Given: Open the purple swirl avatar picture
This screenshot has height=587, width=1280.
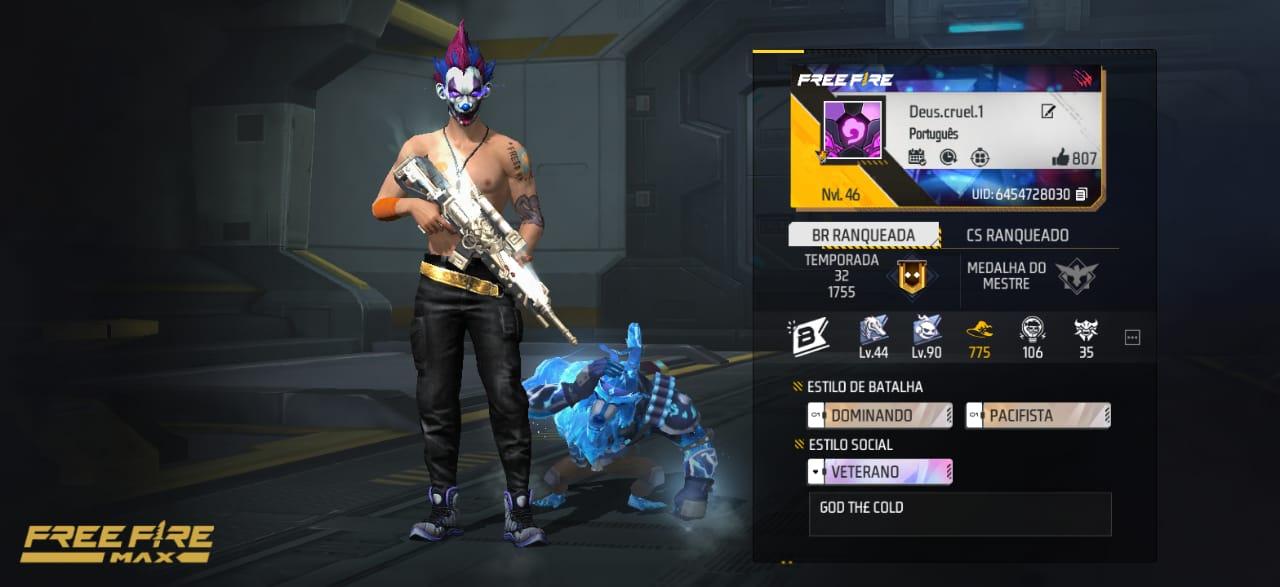Looking at the screenshot, I should pyautogui.click(x=853, y=129).
